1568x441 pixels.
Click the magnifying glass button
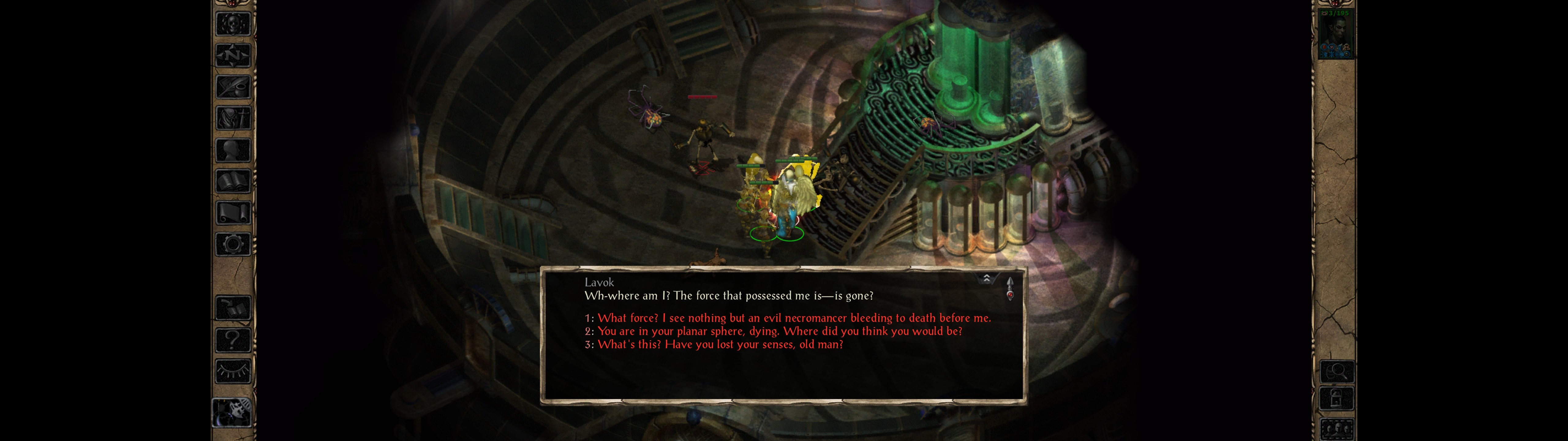pyautogui.click(x=1336, y=371)
